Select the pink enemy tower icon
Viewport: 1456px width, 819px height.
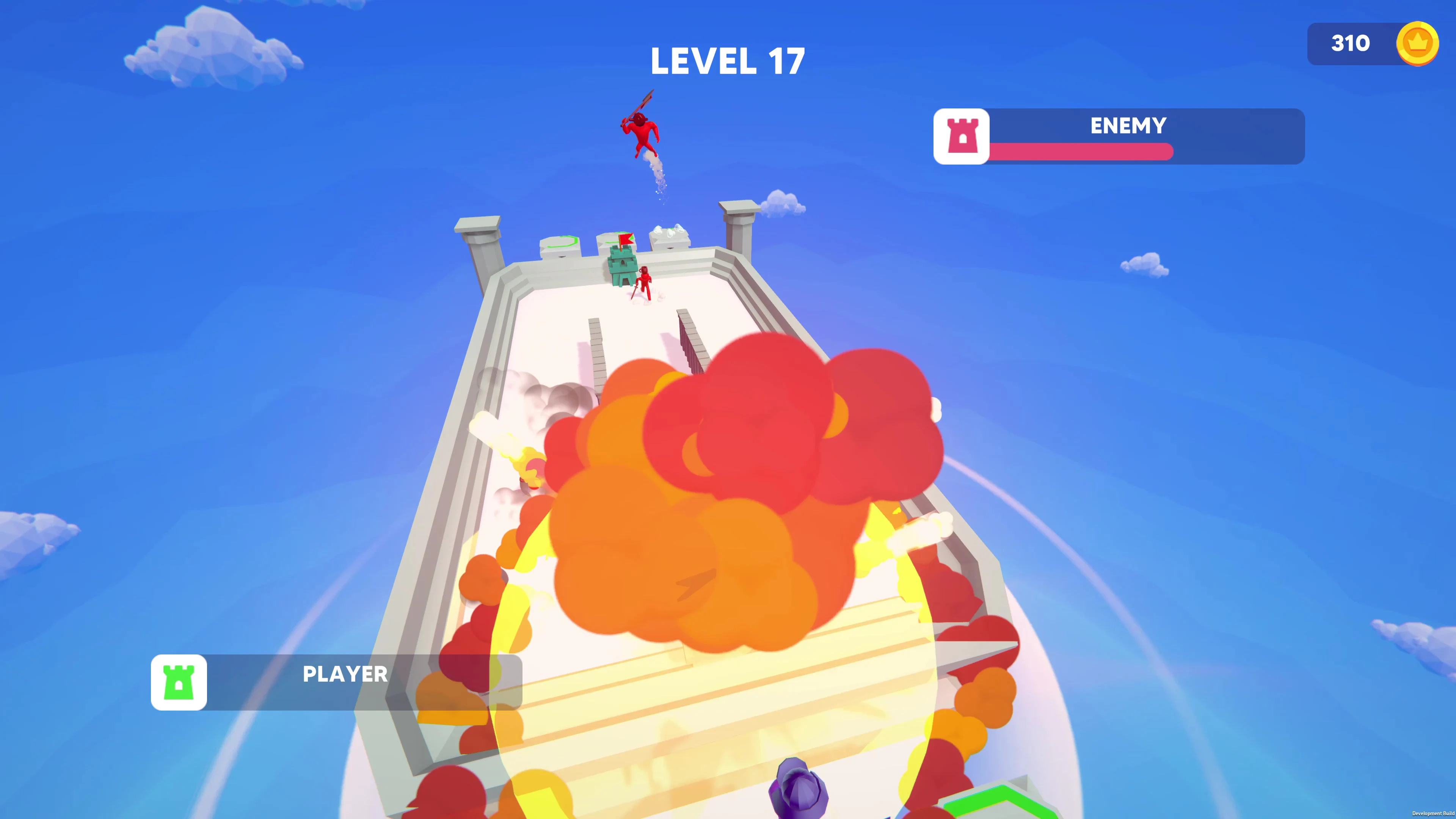click(962, 137)
